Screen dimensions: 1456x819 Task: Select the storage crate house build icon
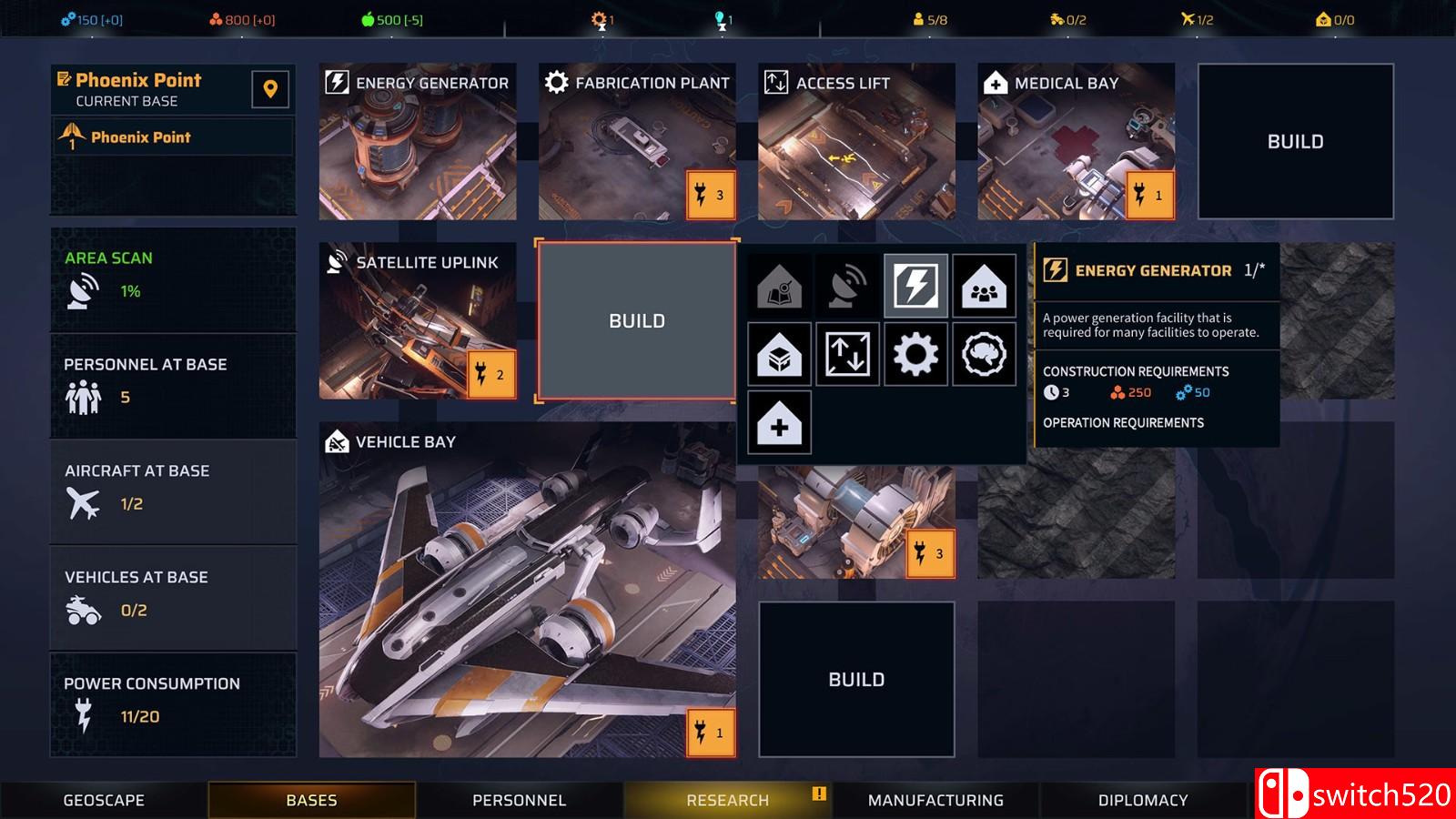[x=779, y=354]
